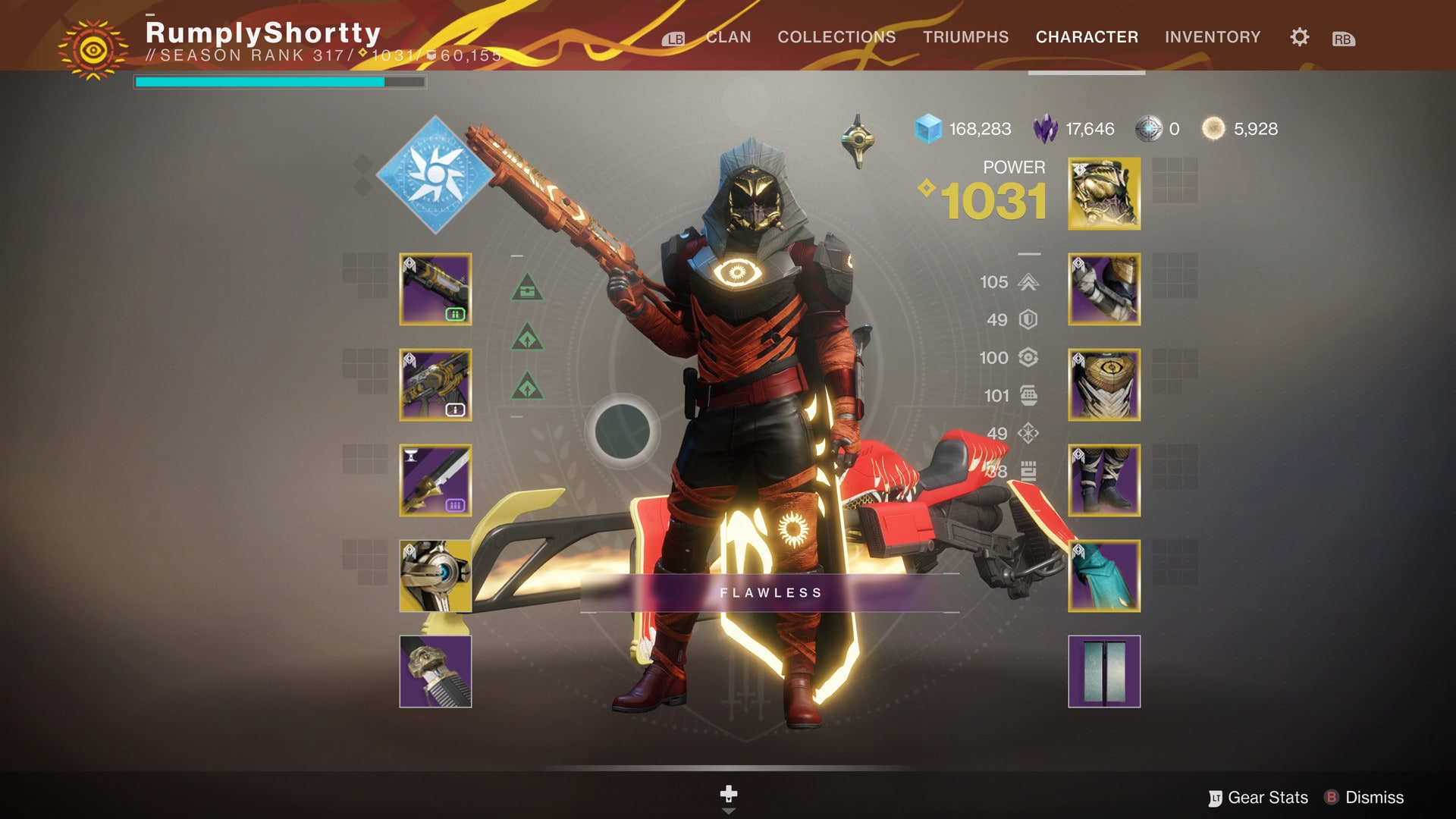Open the teal cloak class item slot
This screenshot has height=819, width=1456.
click(1104, 576)
